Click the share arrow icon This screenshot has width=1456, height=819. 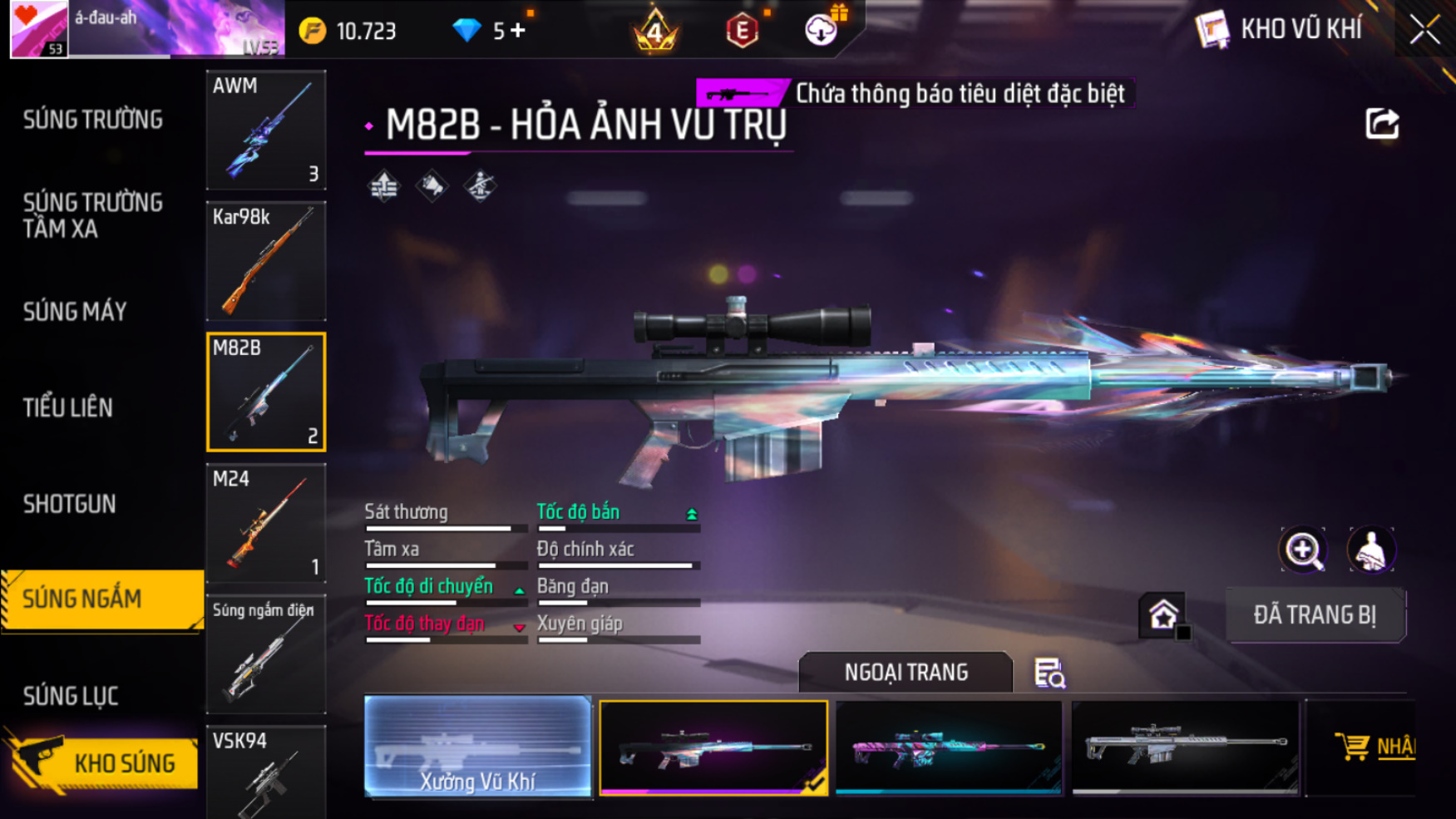click(x=1382, y=124)
